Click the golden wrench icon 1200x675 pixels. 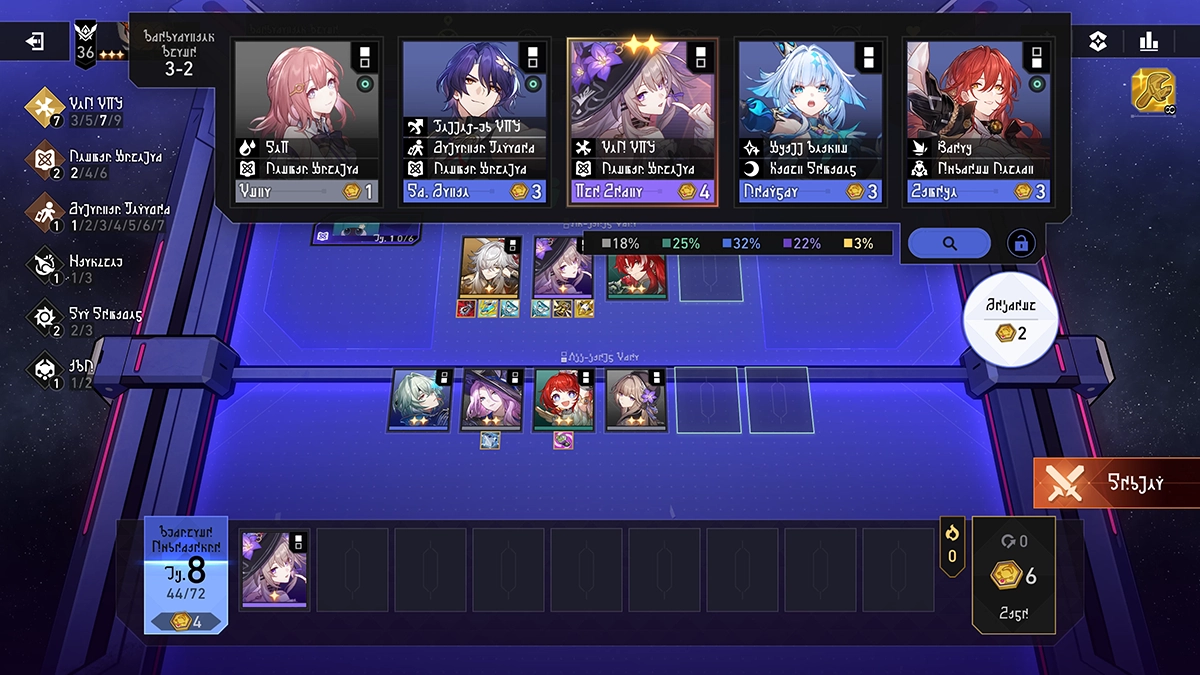click(1153, 90)
